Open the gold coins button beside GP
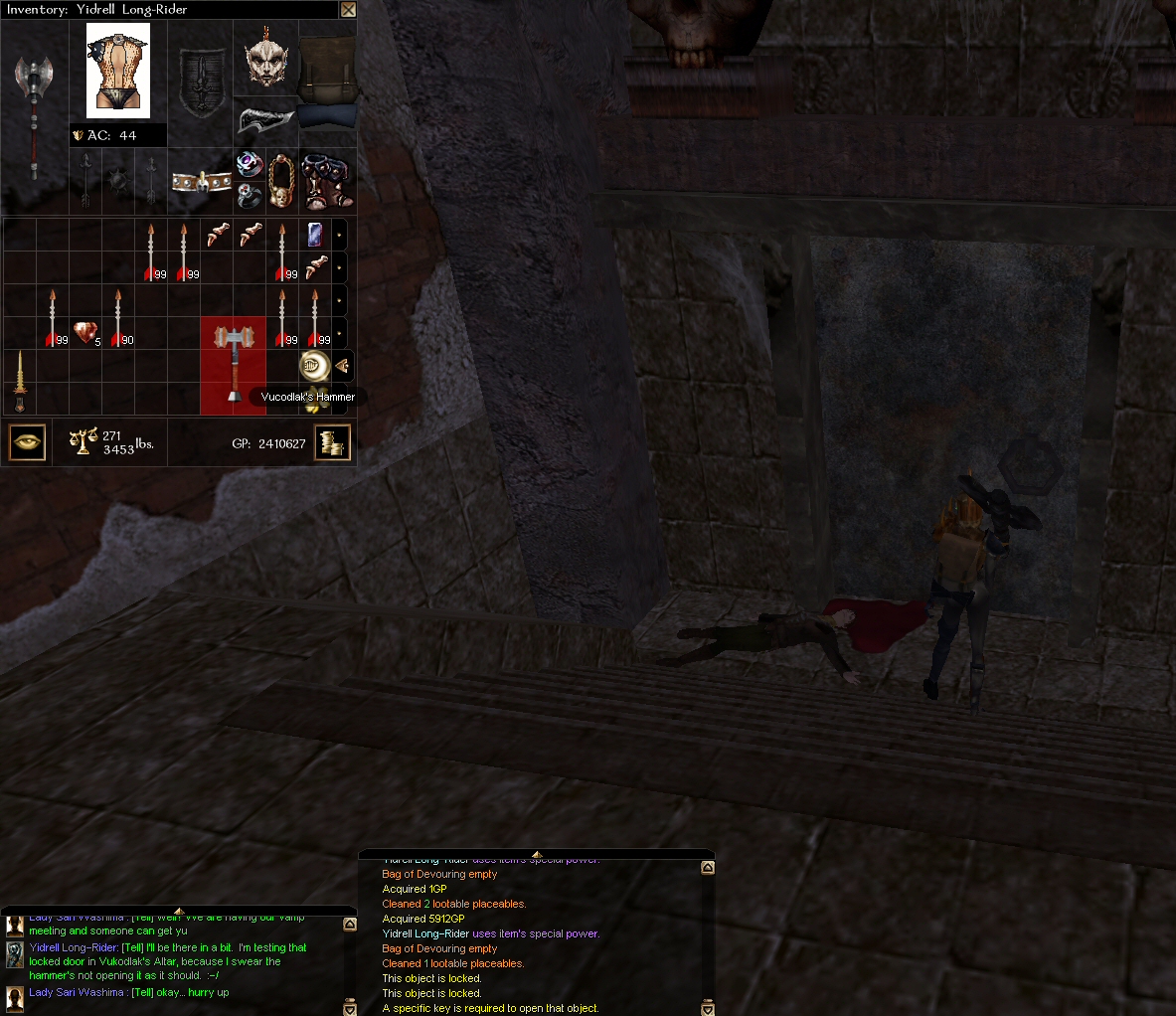This screenshot has height=1016, width=1176. click(333, 442)
